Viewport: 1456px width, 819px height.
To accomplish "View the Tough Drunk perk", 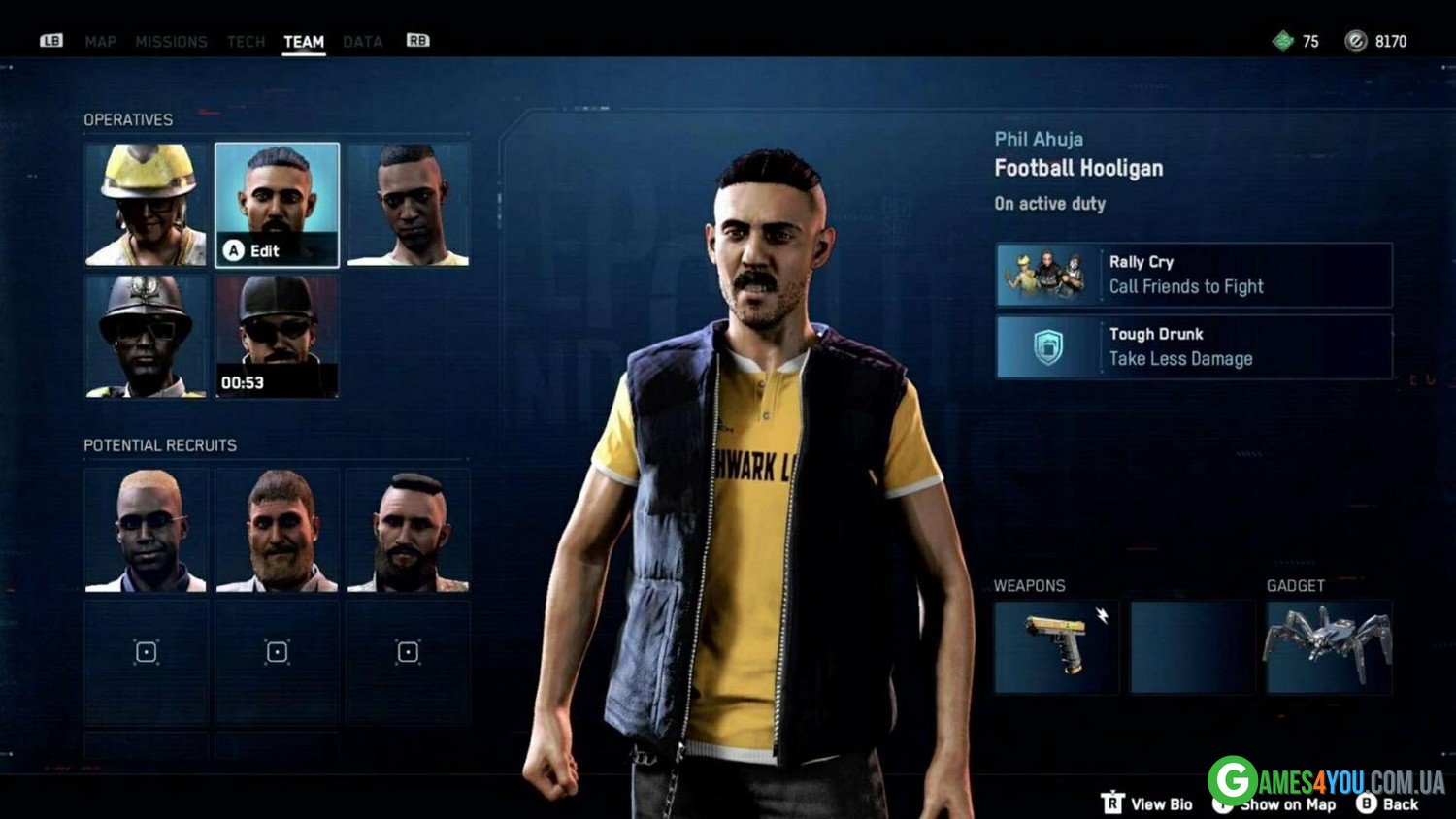I will [x=1194, y=346].
